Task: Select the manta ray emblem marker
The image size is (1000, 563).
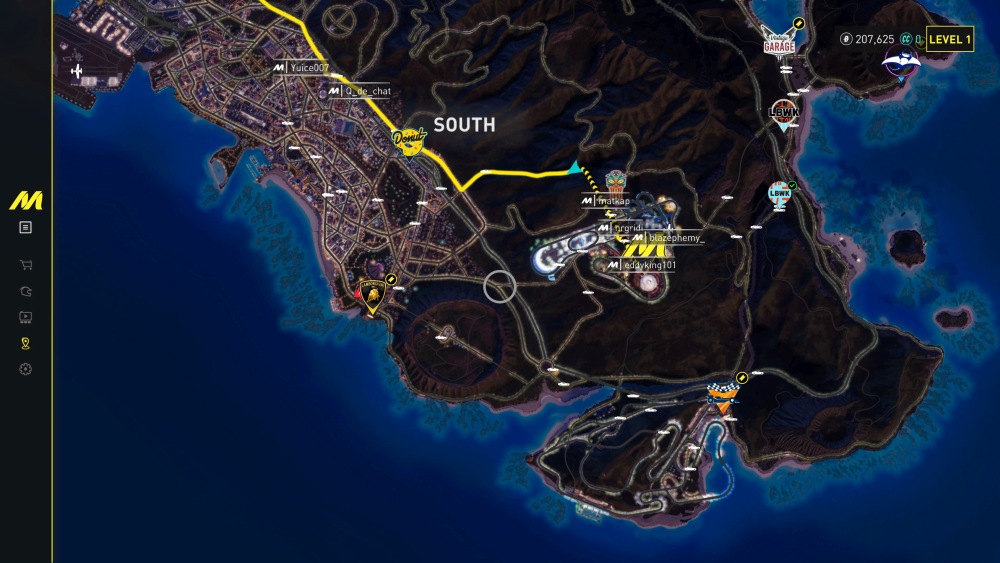Action: click(x=900, y=63)
